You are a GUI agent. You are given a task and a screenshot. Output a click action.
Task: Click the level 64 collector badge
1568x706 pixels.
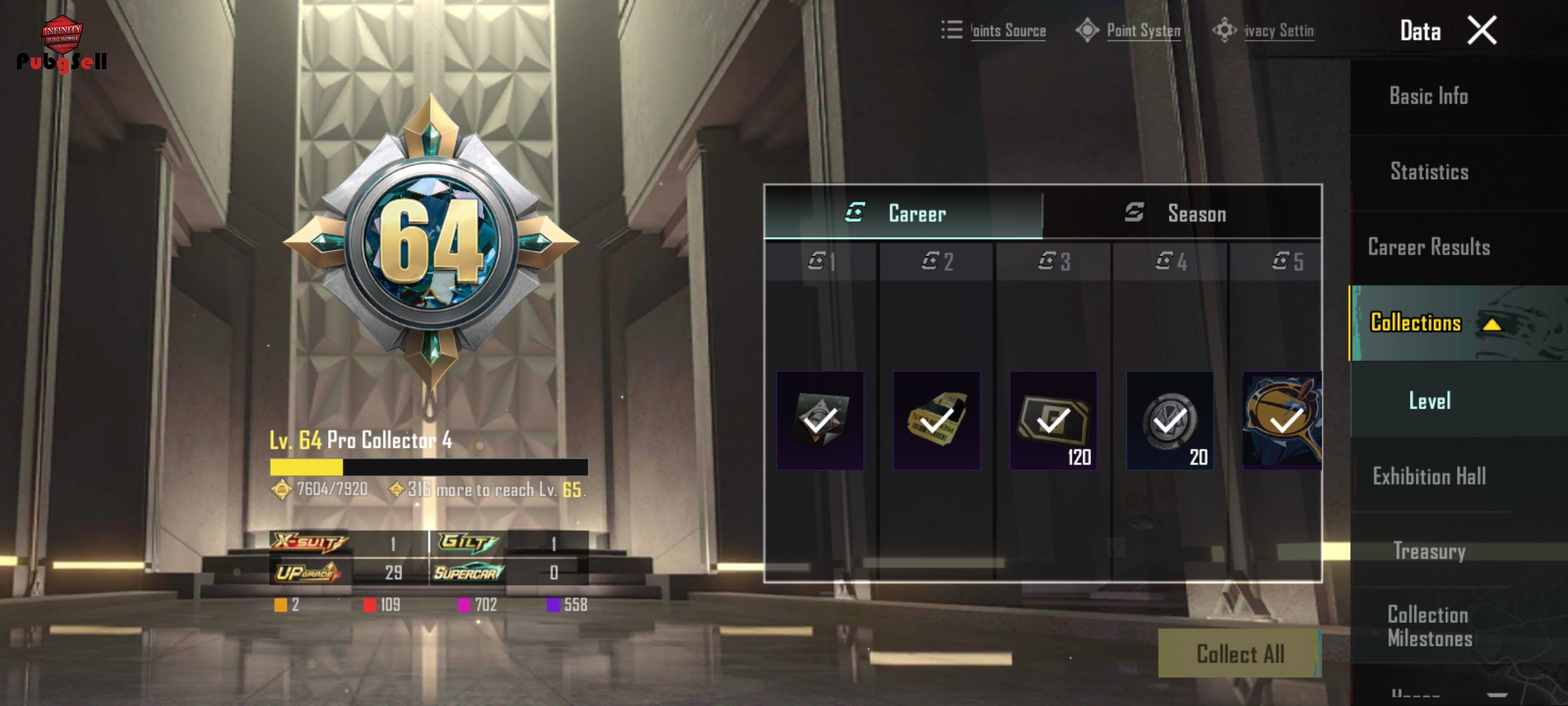(431, 243)
